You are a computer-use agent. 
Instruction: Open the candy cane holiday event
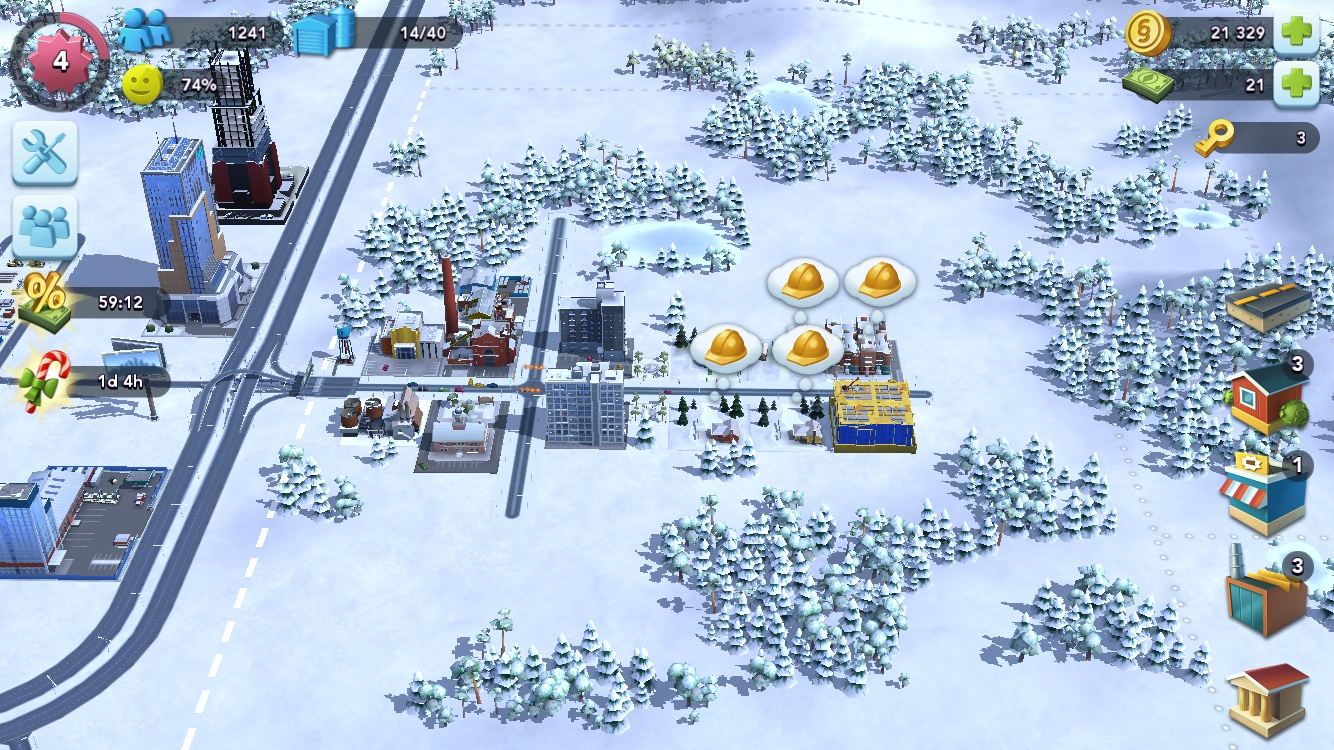(45, 382)
